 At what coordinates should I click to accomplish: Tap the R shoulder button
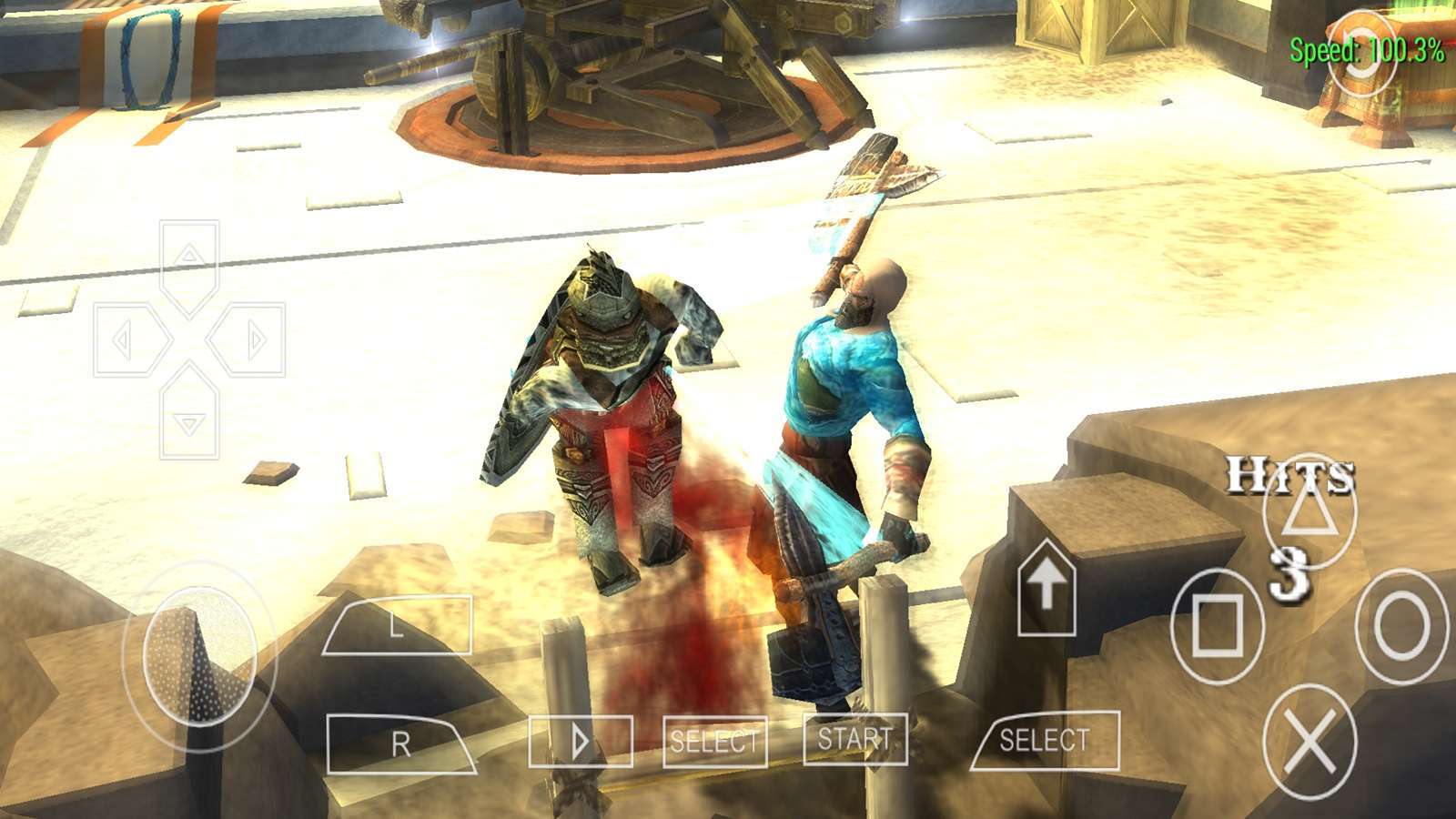point(399,743)
